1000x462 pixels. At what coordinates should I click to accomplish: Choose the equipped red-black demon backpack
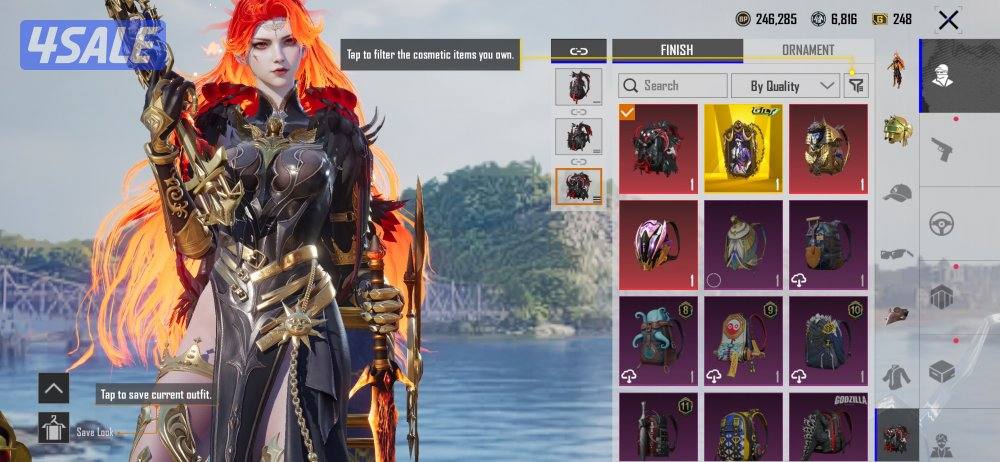[x=658, y=148]
